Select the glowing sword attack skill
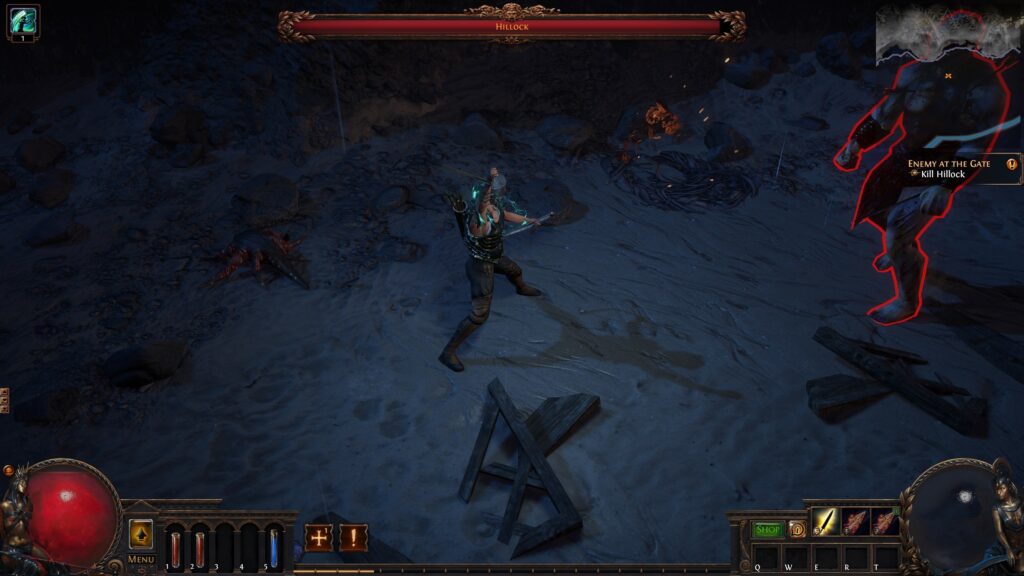Viewport: 1024px width, 576px height. (825, 521)
